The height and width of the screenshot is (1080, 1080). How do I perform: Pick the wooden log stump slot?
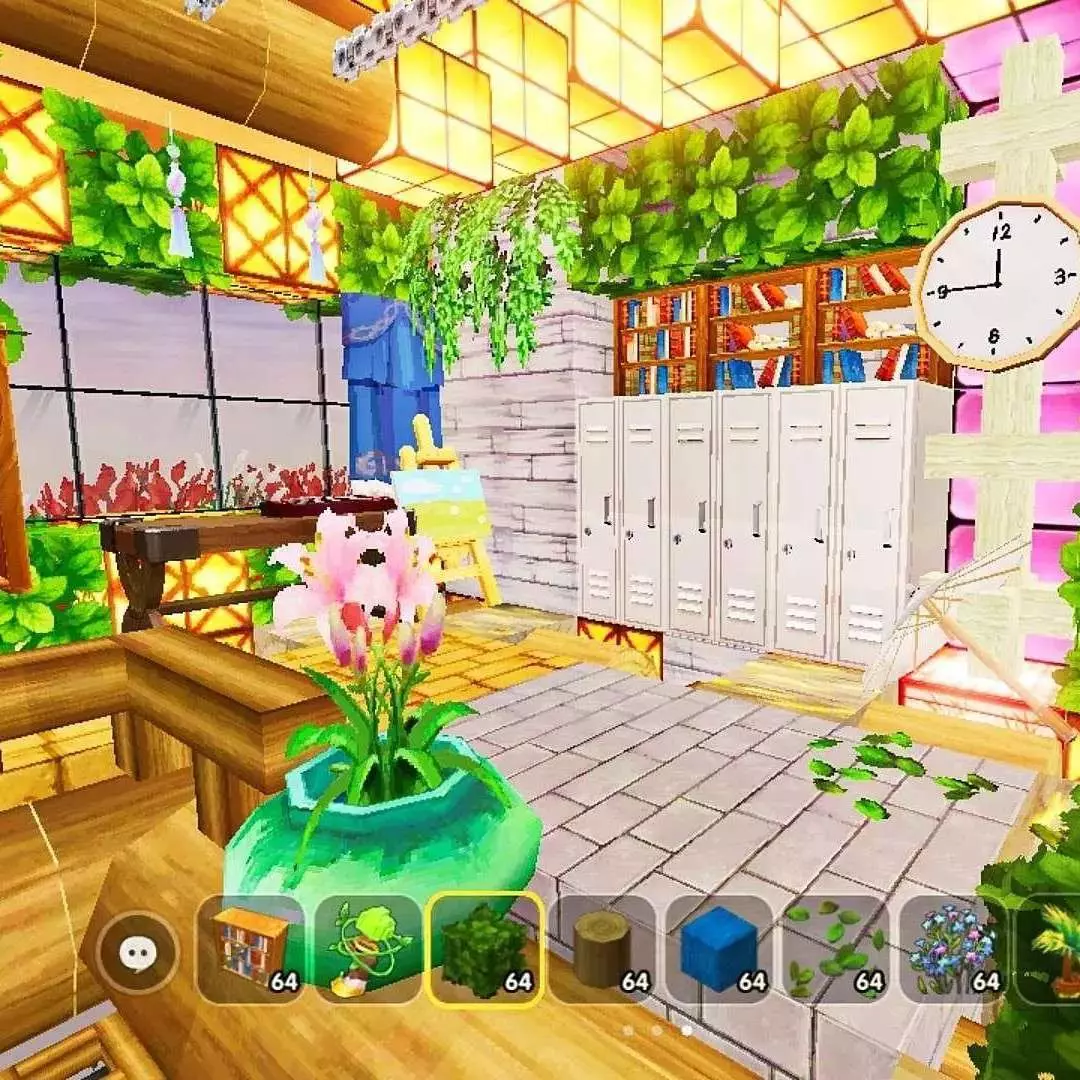tap(603, 949)
